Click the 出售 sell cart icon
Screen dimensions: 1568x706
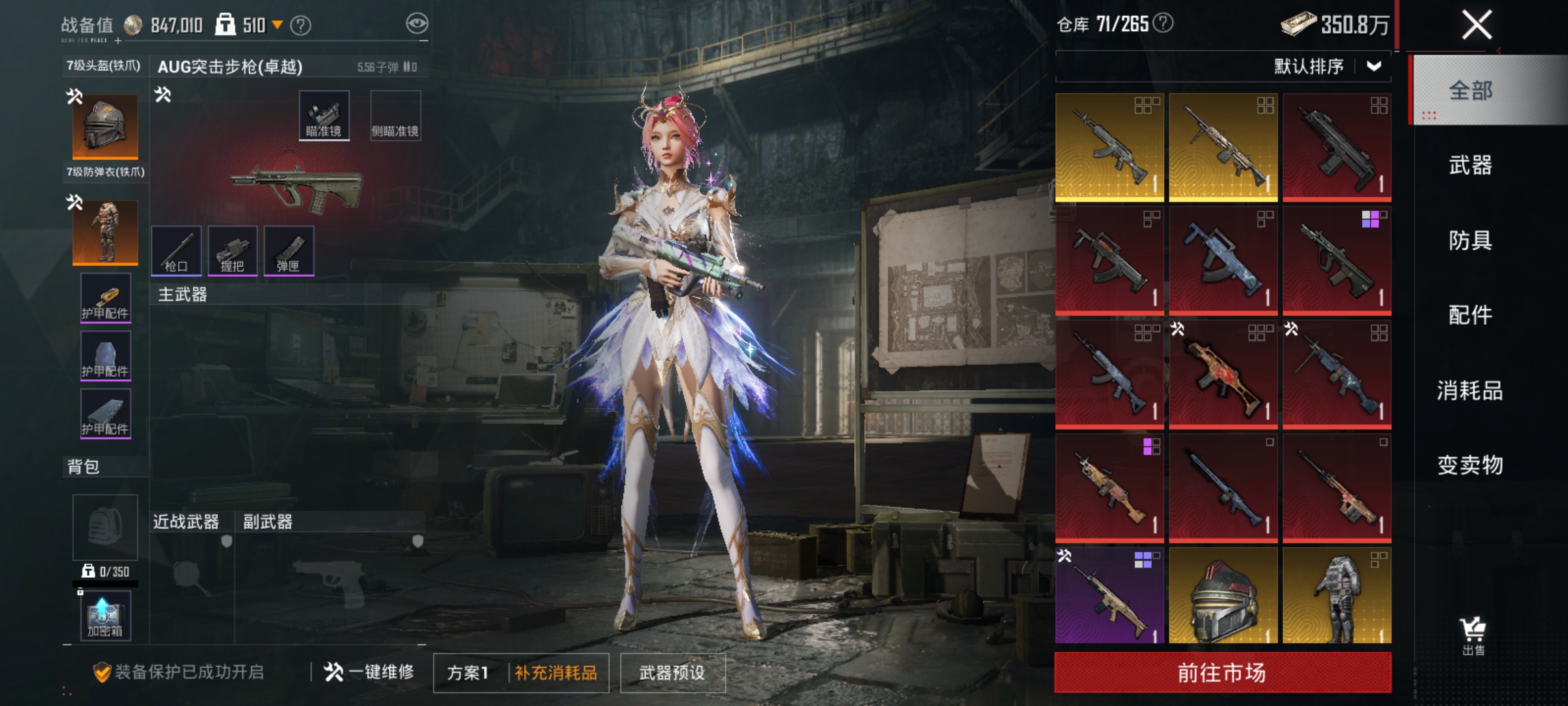(1473, 635)
